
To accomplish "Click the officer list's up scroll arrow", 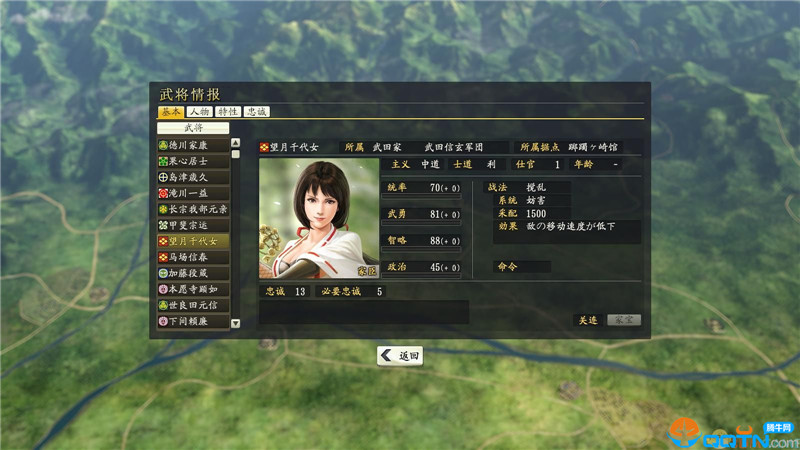I will [x=236, y=144].
